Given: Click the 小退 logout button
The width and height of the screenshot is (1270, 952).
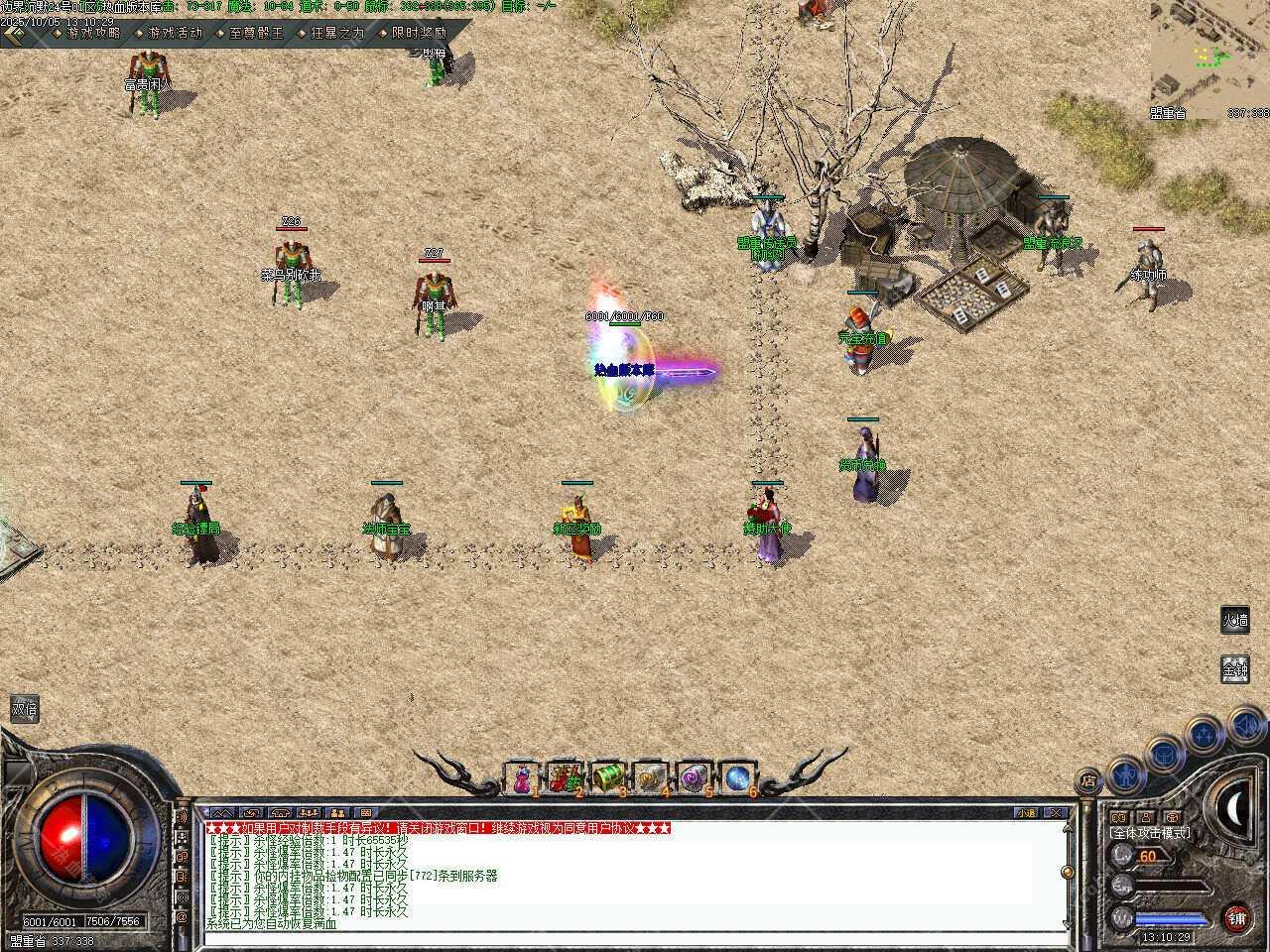Looking at the screenshot, I should click(1028, 813).
